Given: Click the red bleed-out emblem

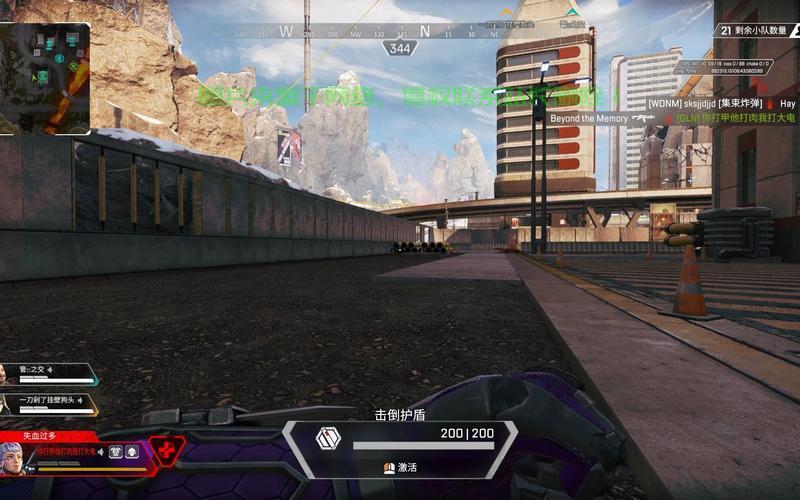Looking at the screenshot, I should [167, 448].
